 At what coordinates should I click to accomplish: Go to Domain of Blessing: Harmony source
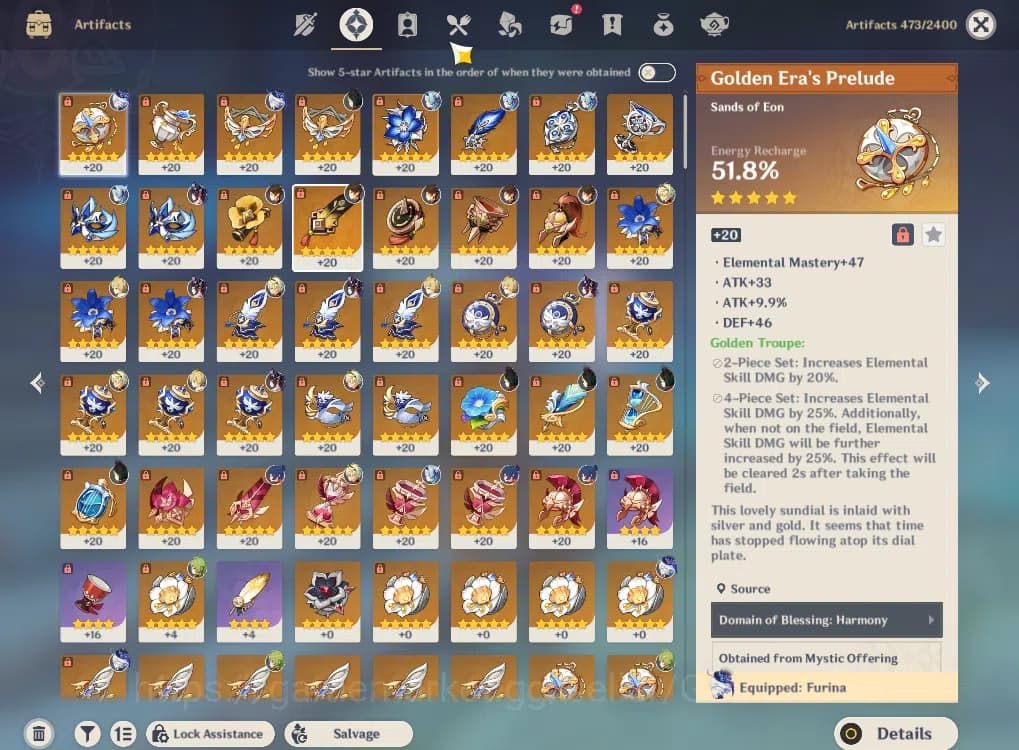pyautogui.click(x=826, y=620)
